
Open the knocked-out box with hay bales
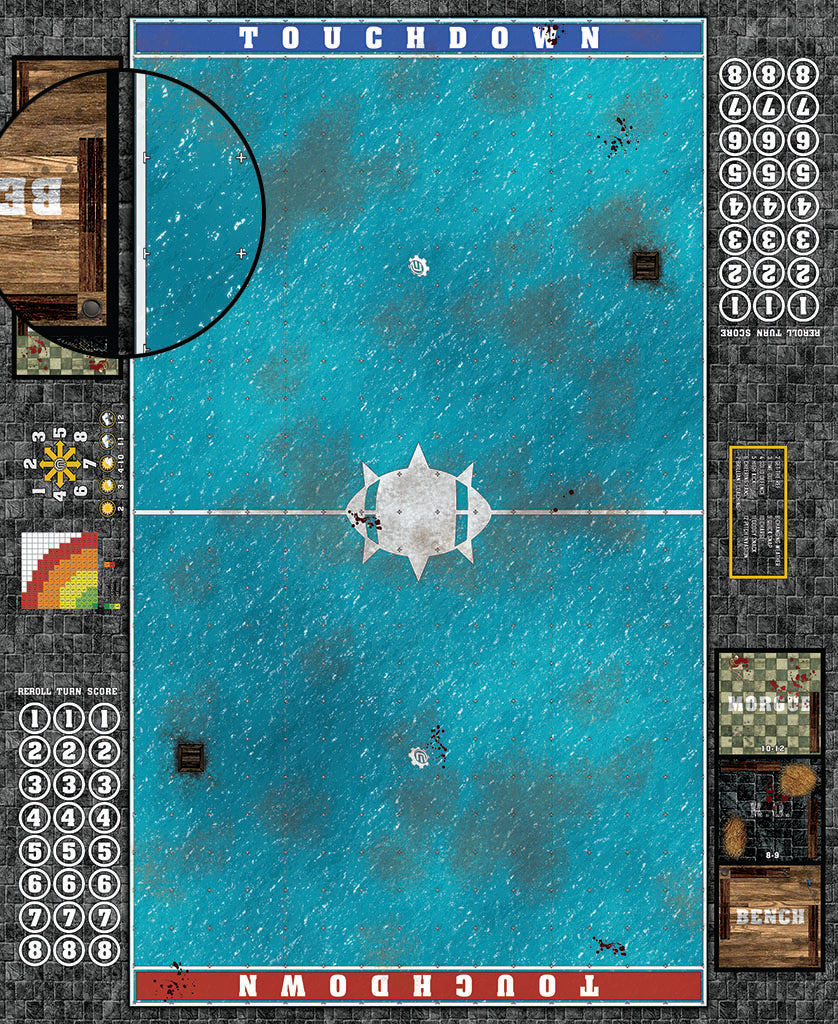(x=769, y=810)
